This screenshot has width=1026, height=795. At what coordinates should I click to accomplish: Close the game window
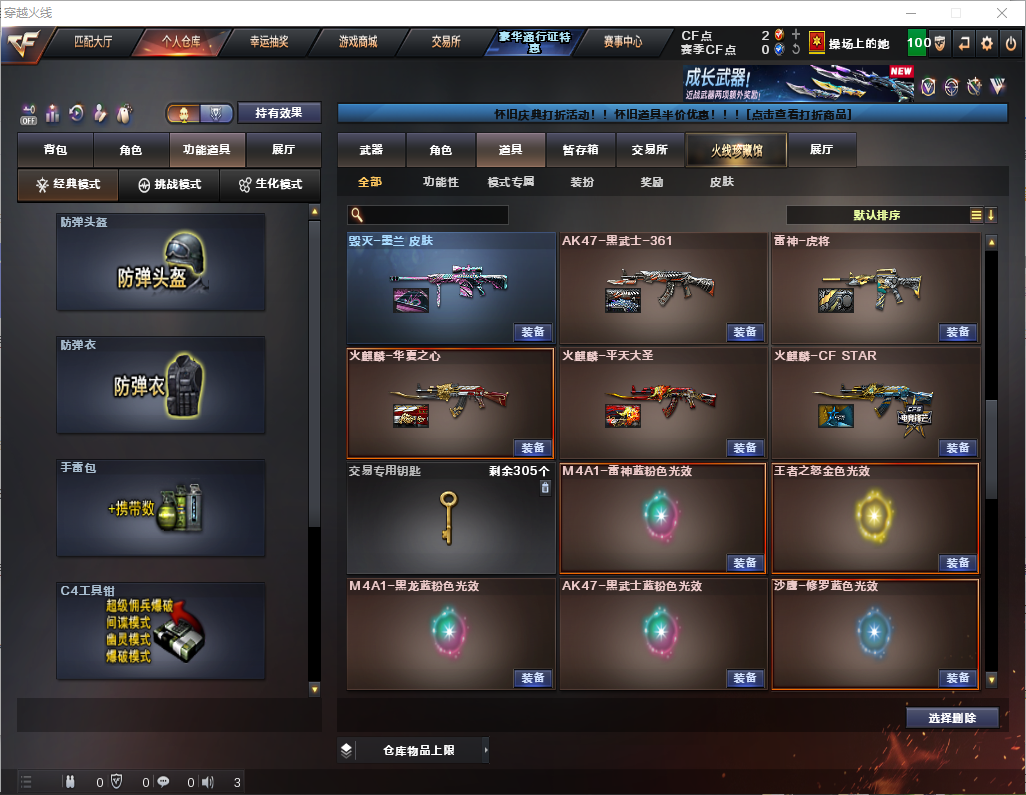[x=1002, y=13]
